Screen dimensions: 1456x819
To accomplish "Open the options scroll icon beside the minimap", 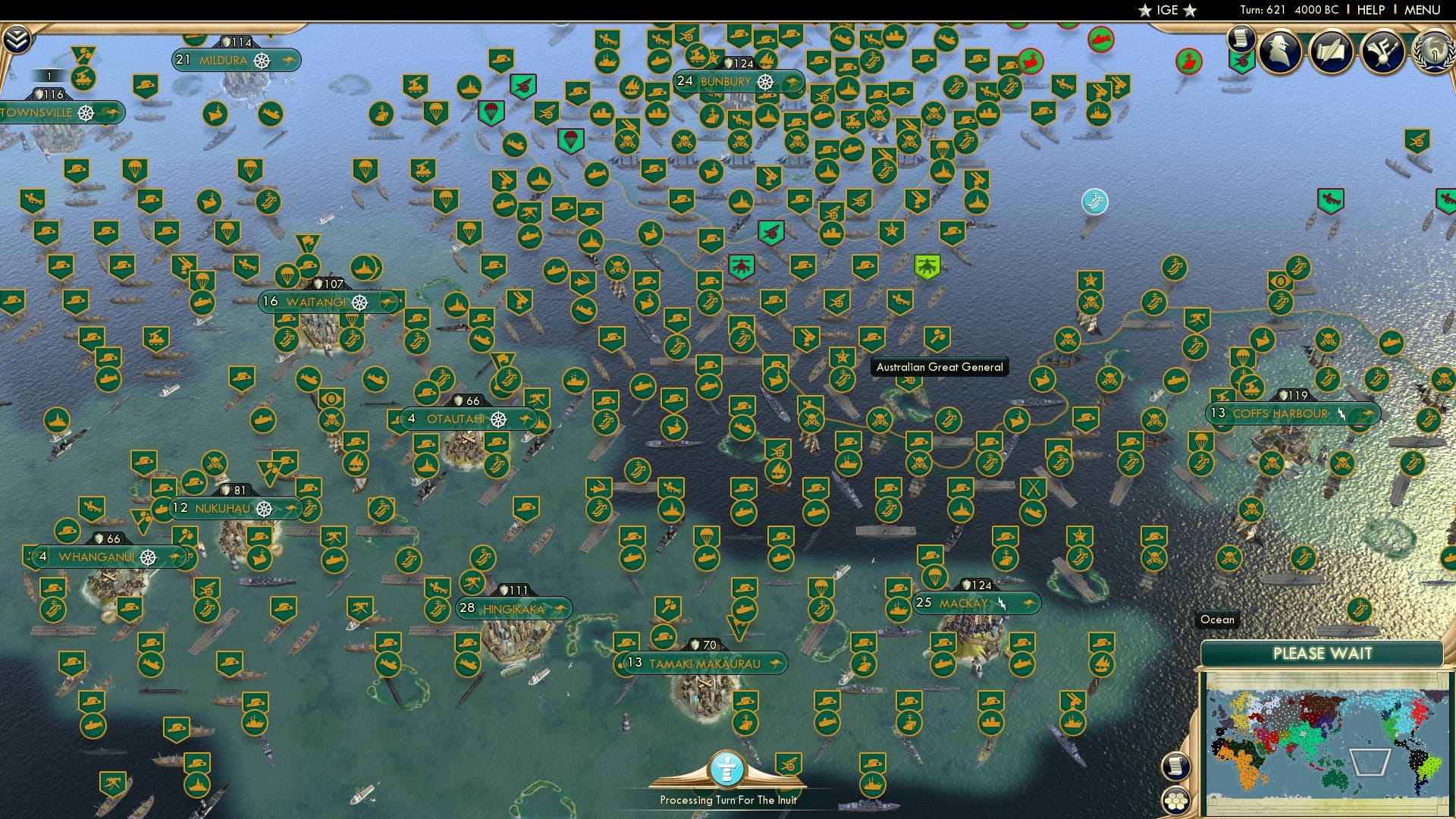I will click(1176, 767).
